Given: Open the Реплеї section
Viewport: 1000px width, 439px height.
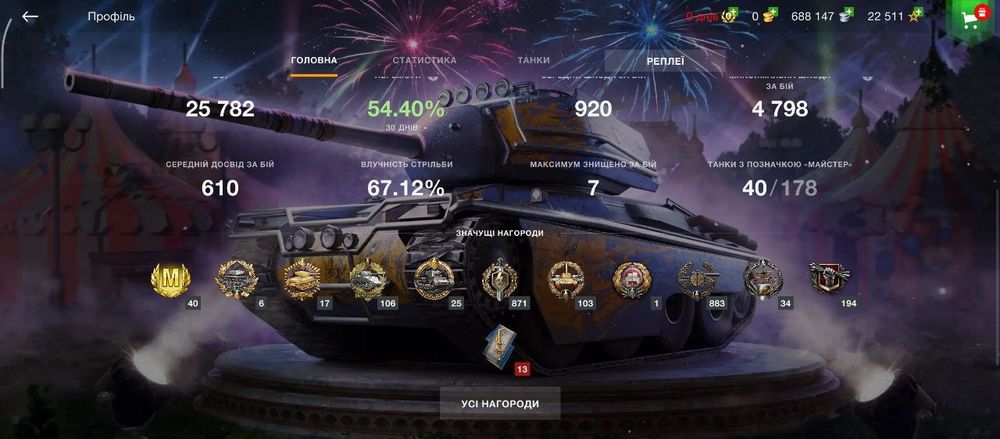Looking at the screenshot, I should click(665, 61).
